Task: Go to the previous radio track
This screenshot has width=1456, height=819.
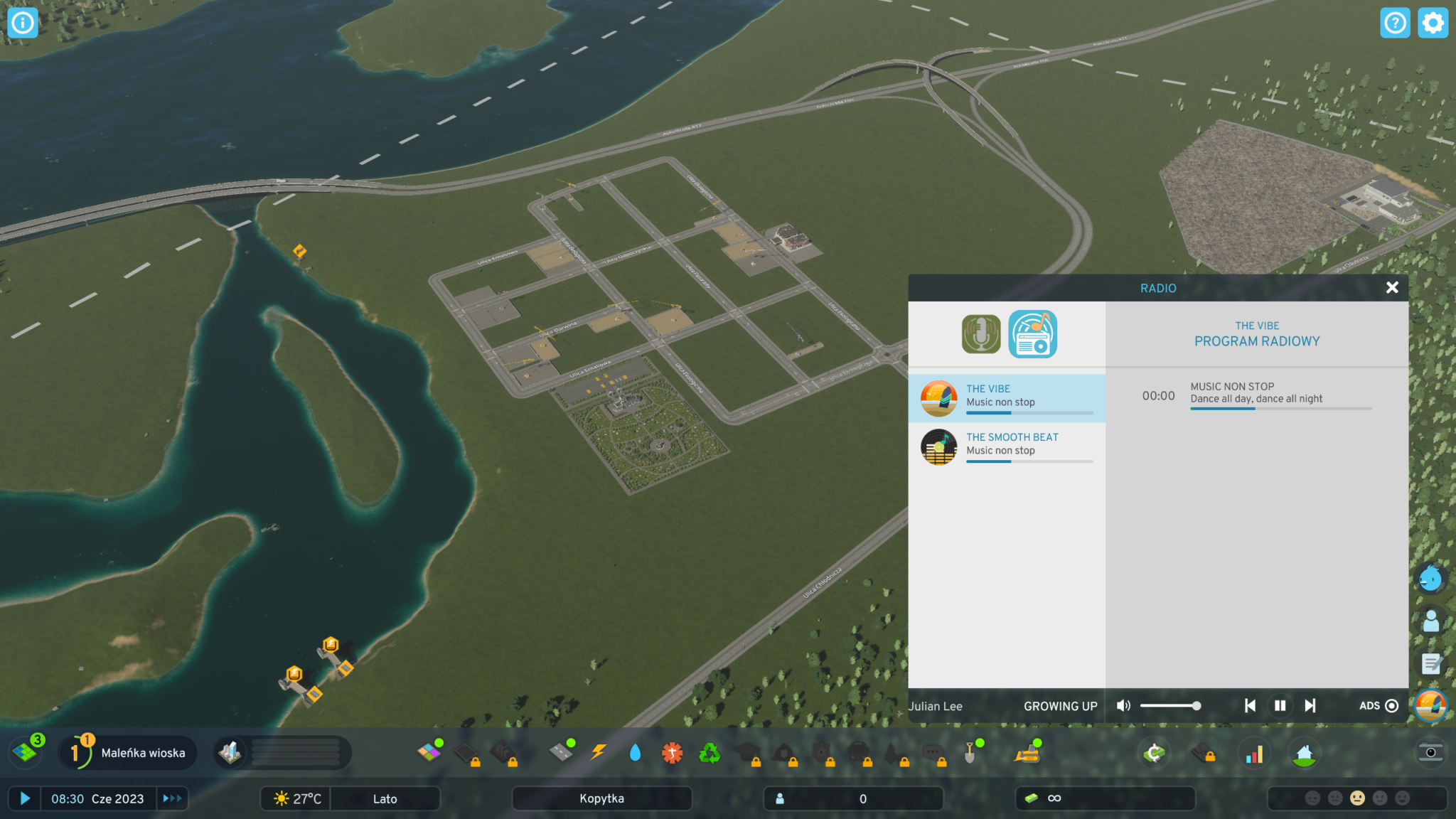Action: [1250, 705]
